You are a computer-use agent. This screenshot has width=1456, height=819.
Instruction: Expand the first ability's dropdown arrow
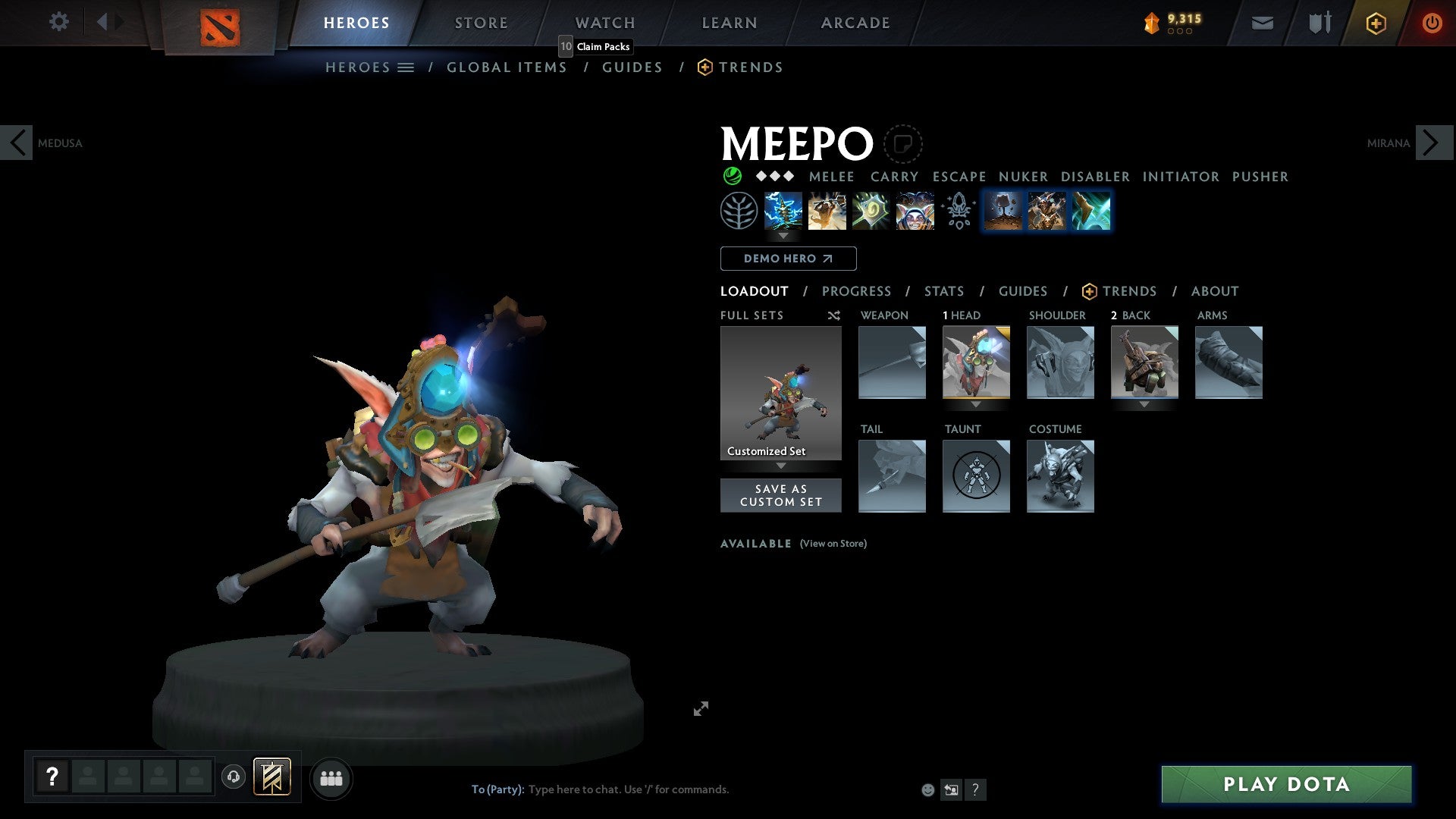tap(784, 236)
